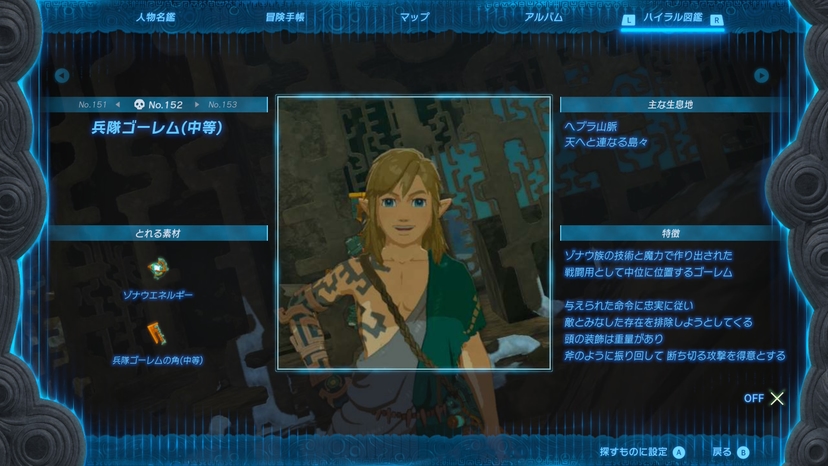Choose 探すものに設定 to set search target

point(641,452)
